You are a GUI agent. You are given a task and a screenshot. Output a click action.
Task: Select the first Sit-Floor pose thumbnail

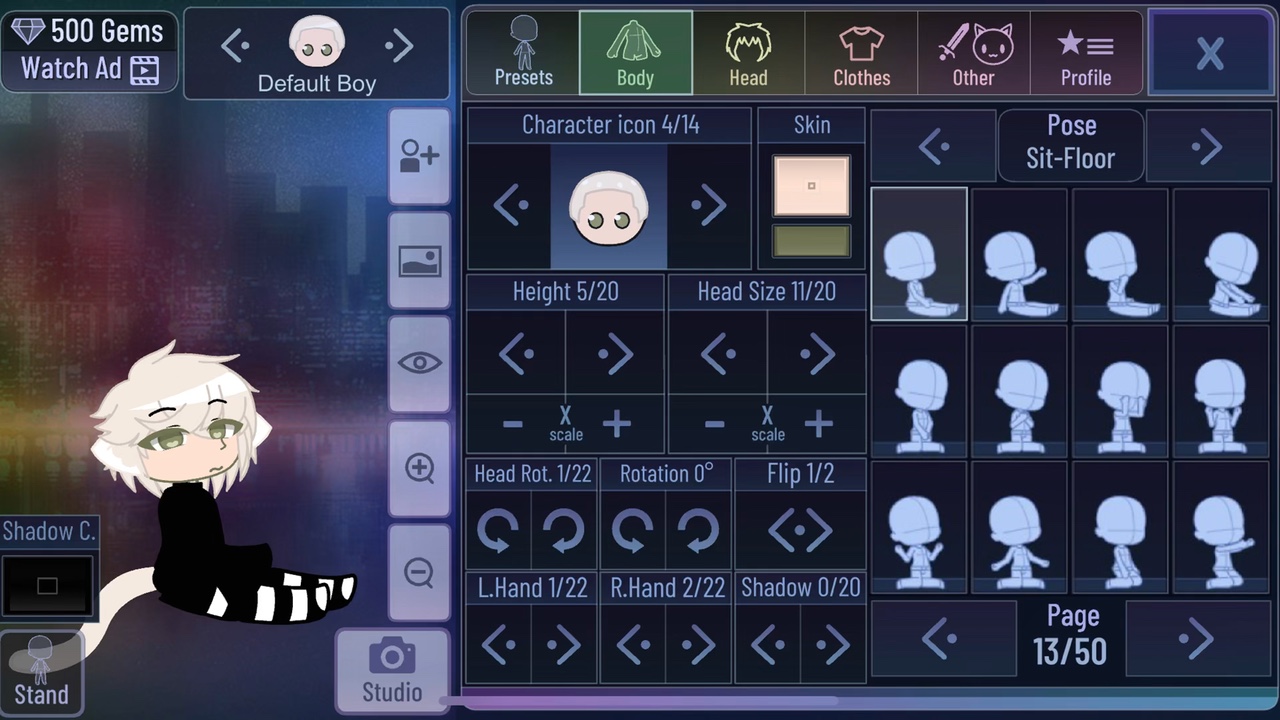click(918, 253)
